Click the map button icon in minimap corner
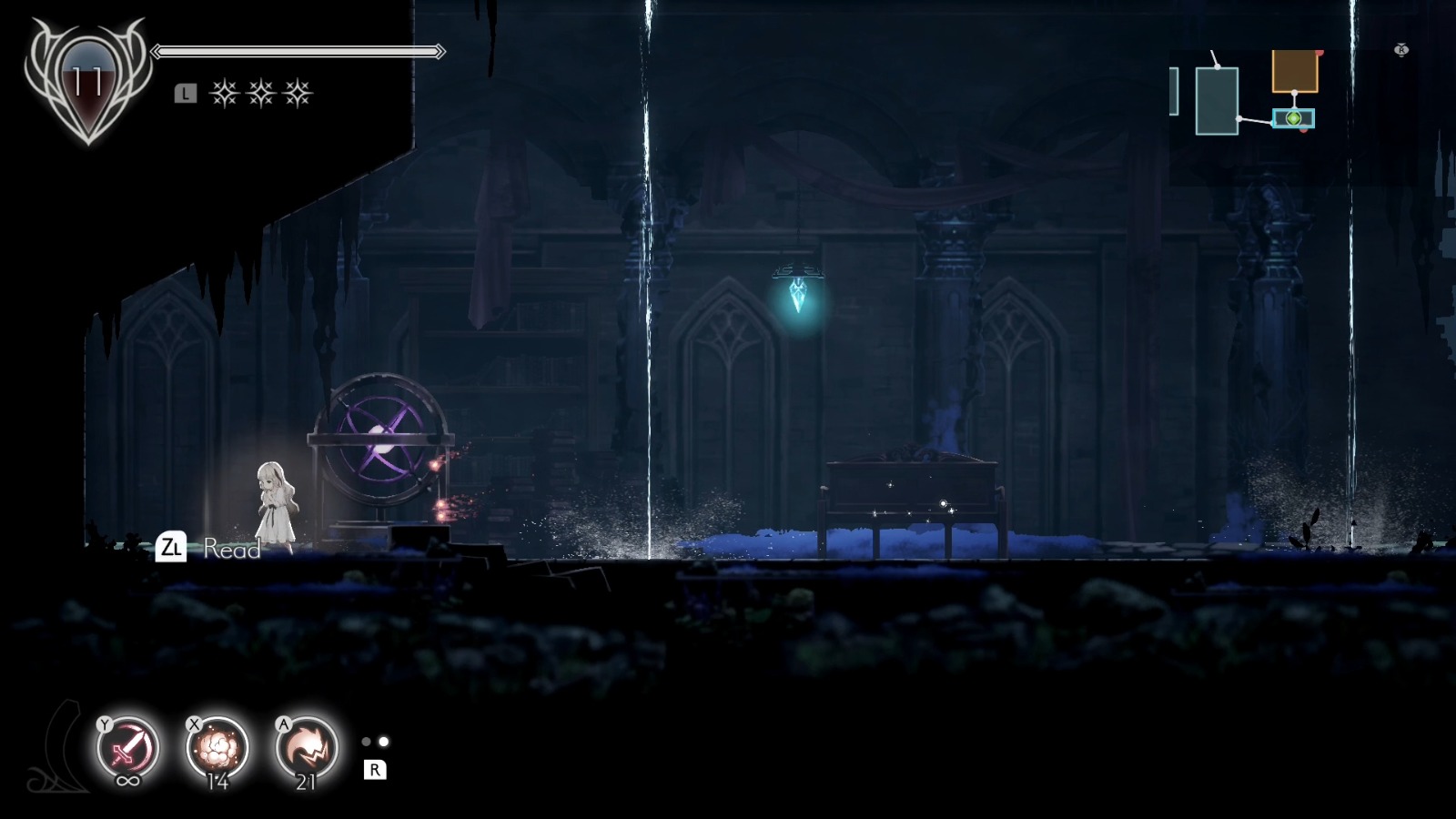1456x819 pixels. coord(1400,50)
